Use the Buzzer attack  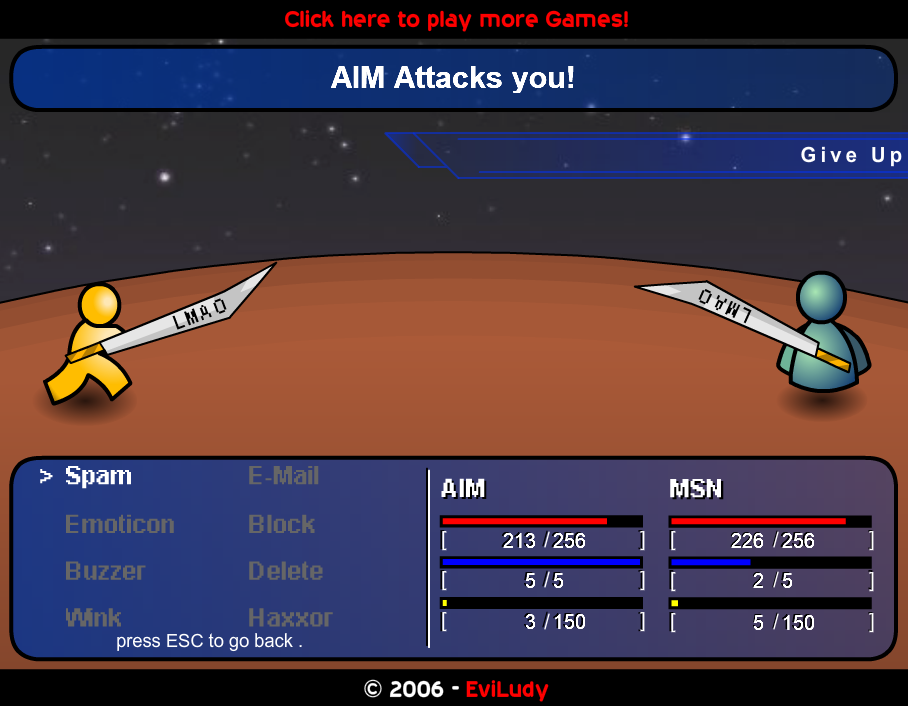(x=105, y=571)
